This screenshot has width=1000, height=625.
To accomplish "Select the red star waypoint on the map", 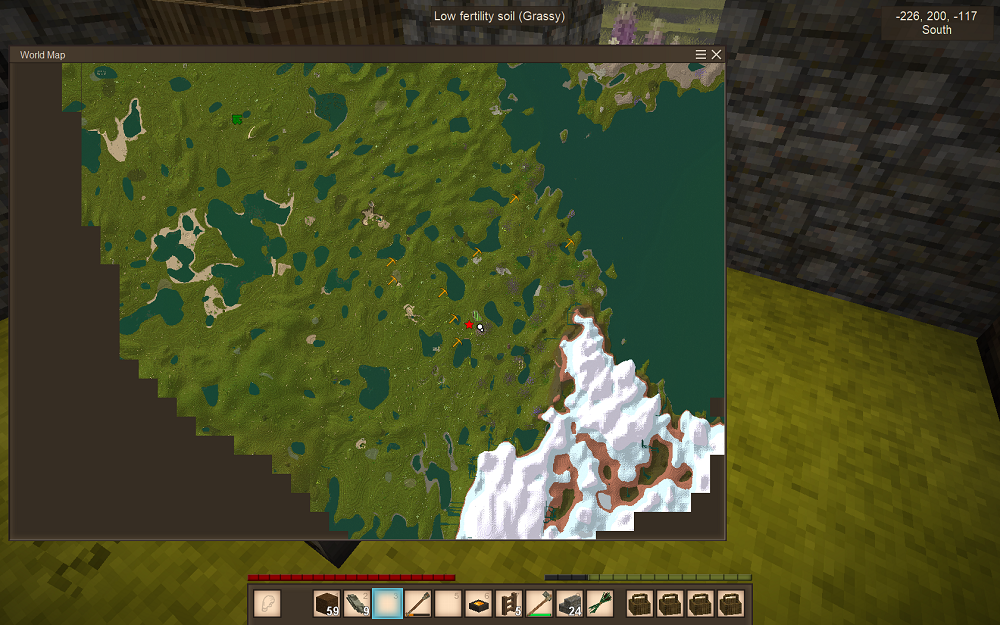I will tap(469, 324).
